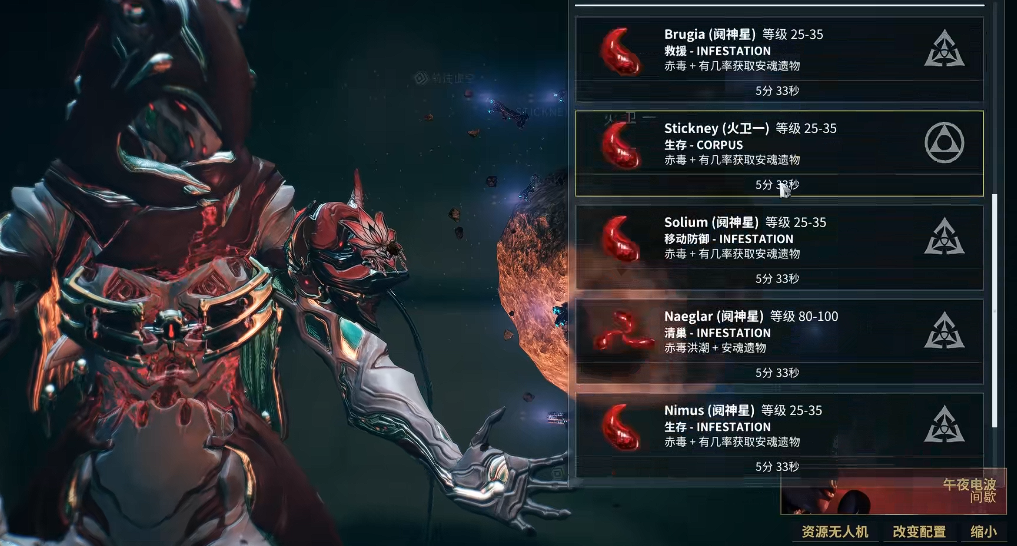Click the mission list scrollbar
Screen dimensions: 1017x546
coord(994,310)
